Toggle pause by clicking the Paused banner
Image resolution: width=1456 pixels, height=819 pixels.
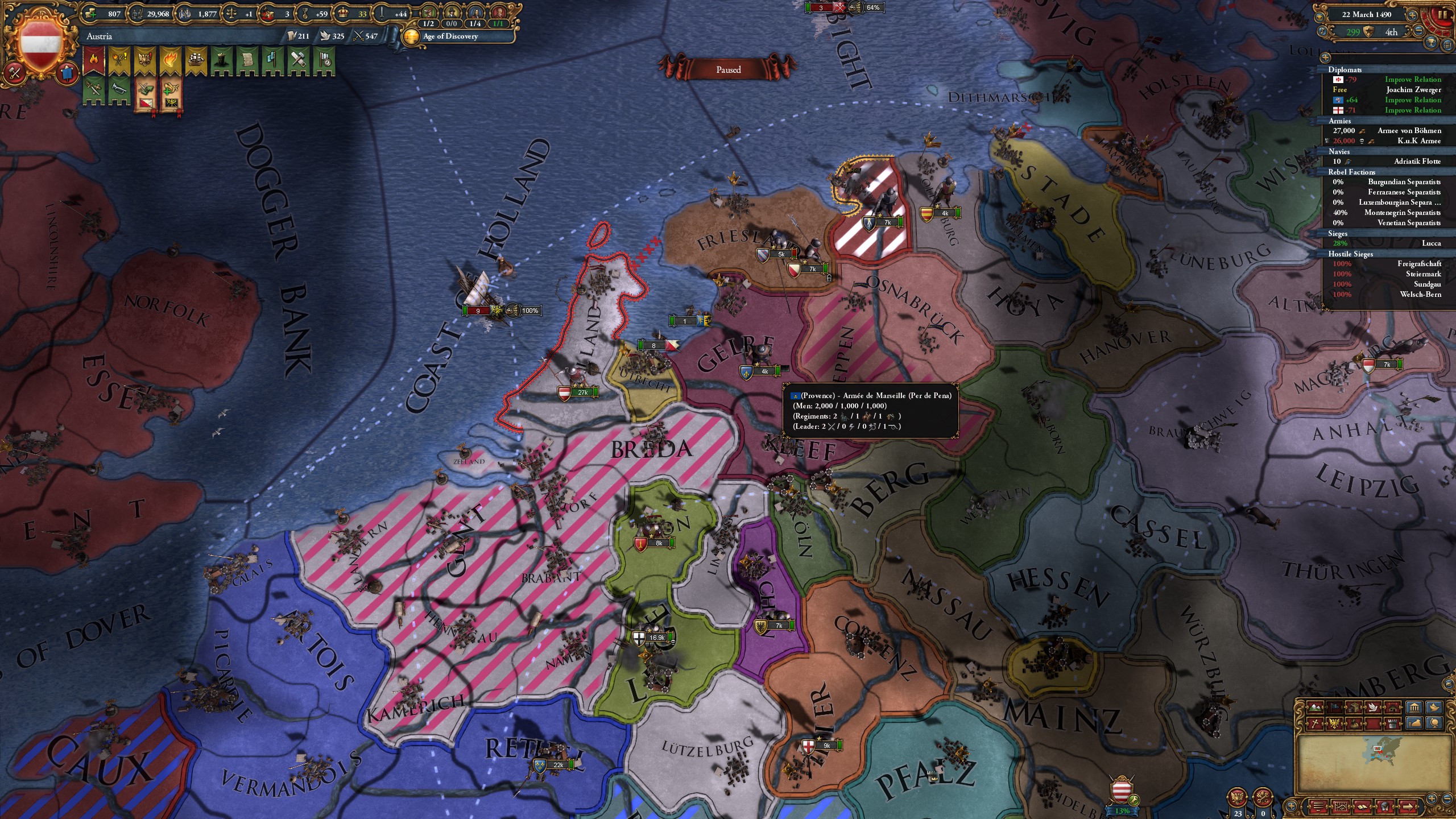(728, 69)
